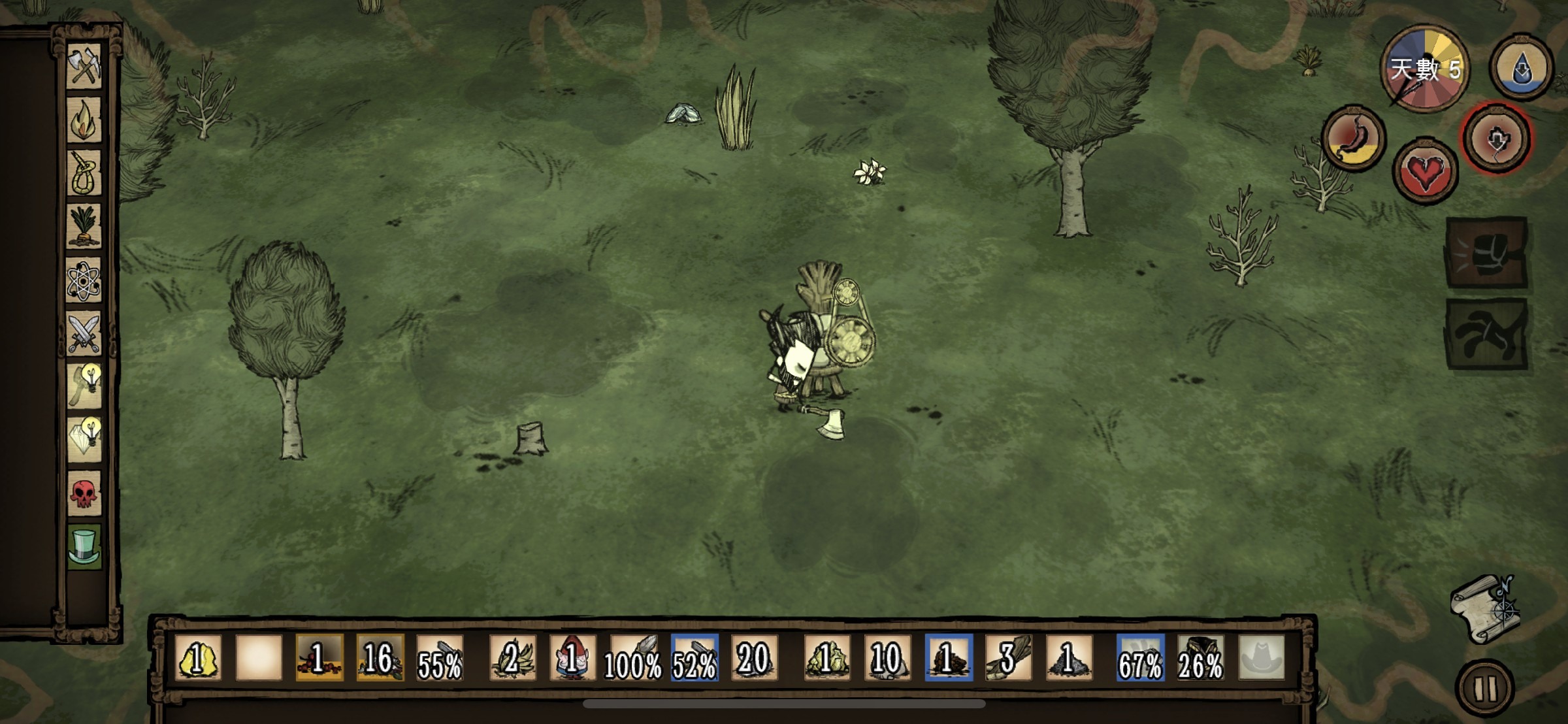The height and width of the screenshot is (724, 1568).
Task: Switch to the Science atom crafting tab
Action: click(x=84, y=280)
